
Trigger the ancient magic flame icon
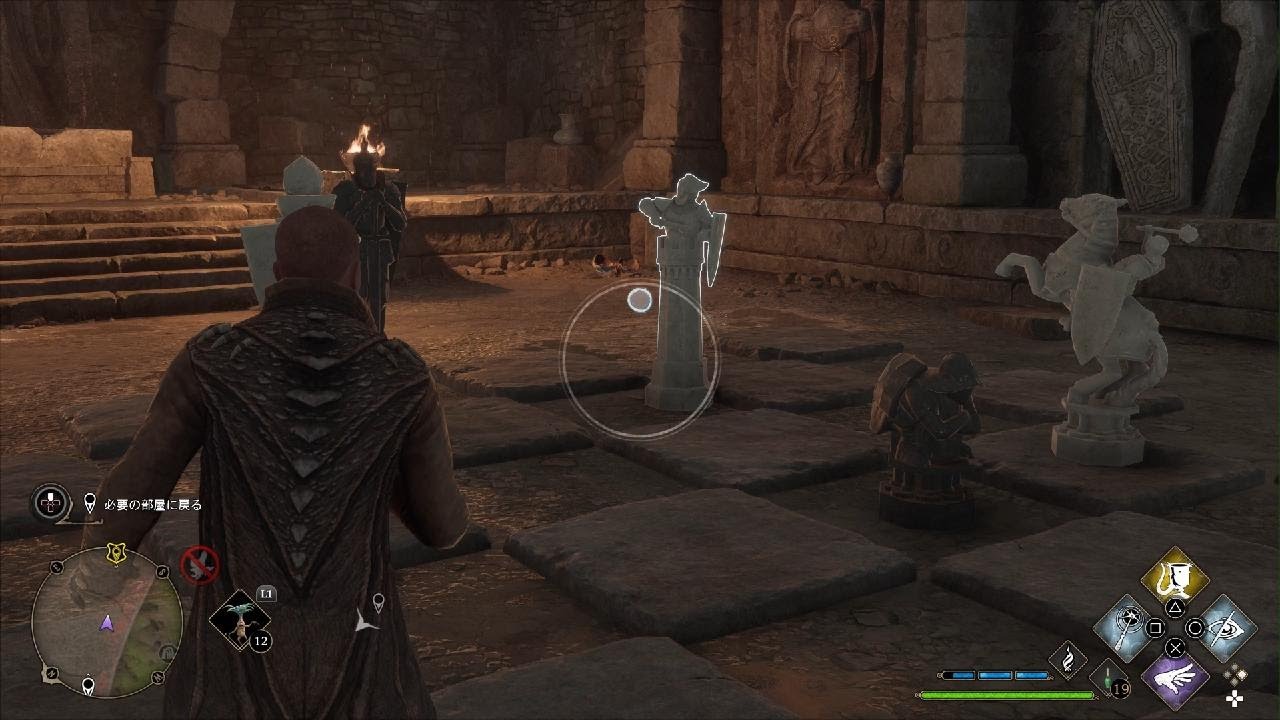(1068, 660)
